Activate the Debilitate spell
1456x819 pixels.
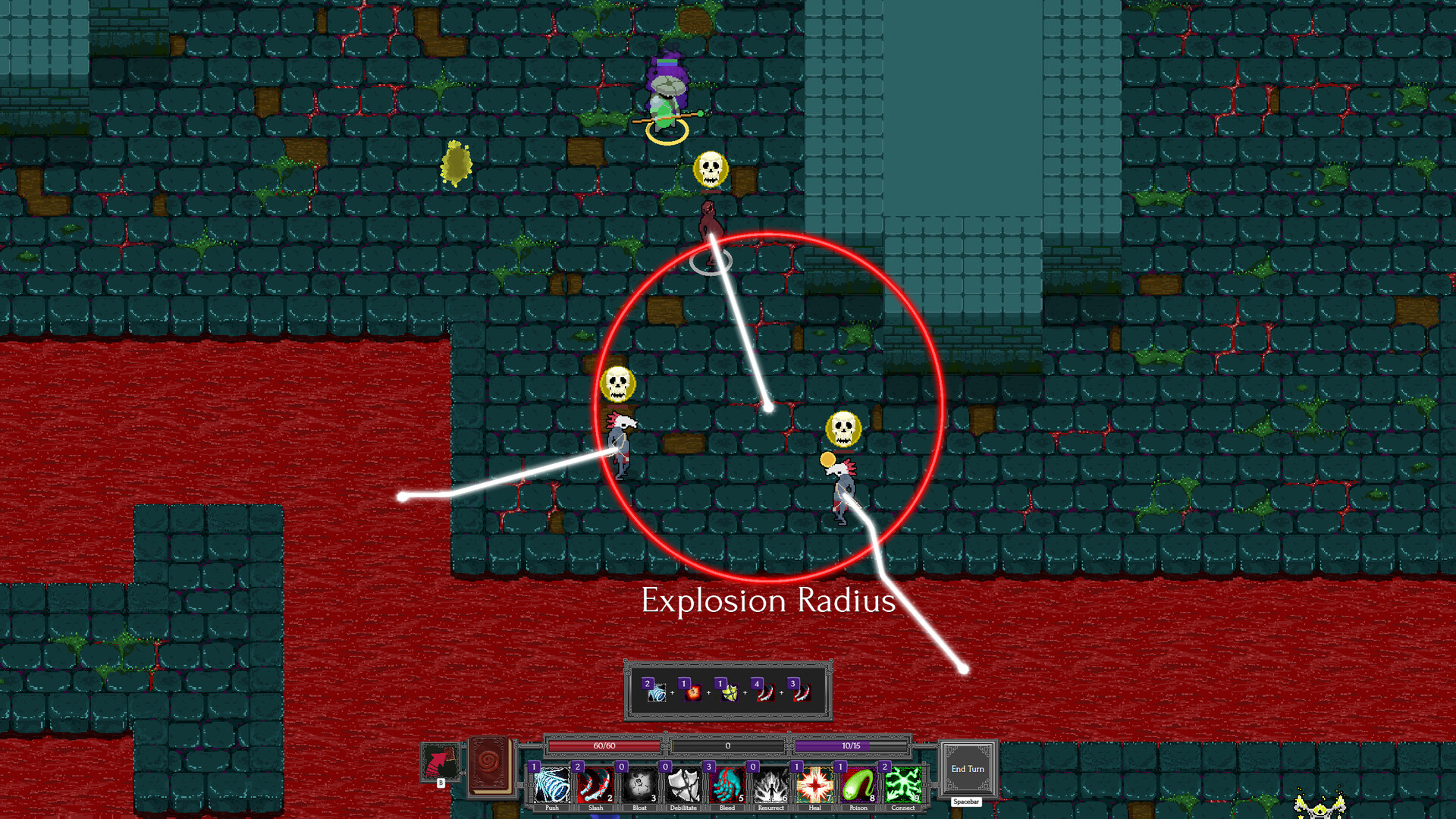683,785
